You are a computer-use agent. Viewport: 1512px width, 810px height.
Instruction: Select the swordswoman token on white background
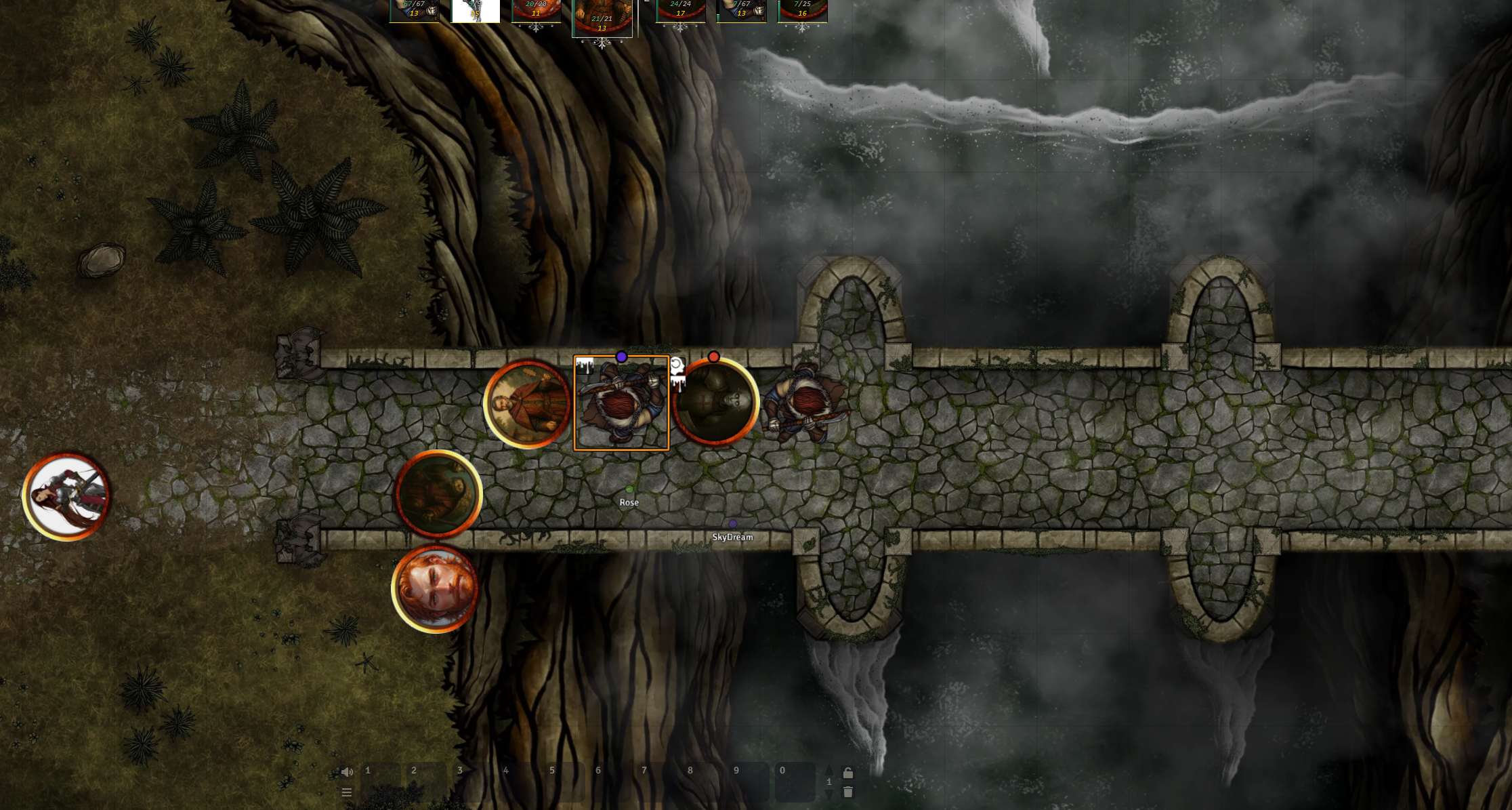66,497
